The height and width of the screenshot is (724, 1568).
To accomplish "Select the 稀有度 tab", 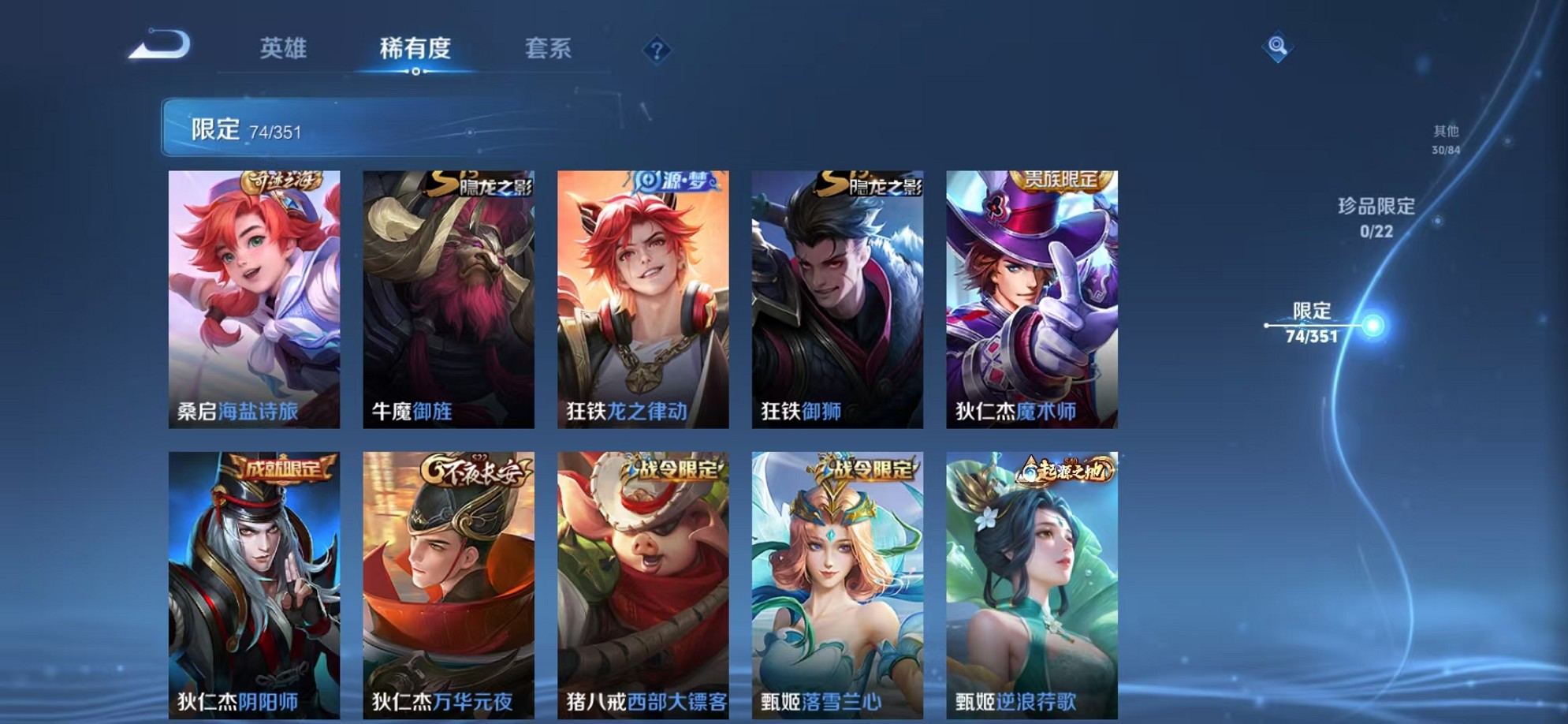I will tap(416, 49).
